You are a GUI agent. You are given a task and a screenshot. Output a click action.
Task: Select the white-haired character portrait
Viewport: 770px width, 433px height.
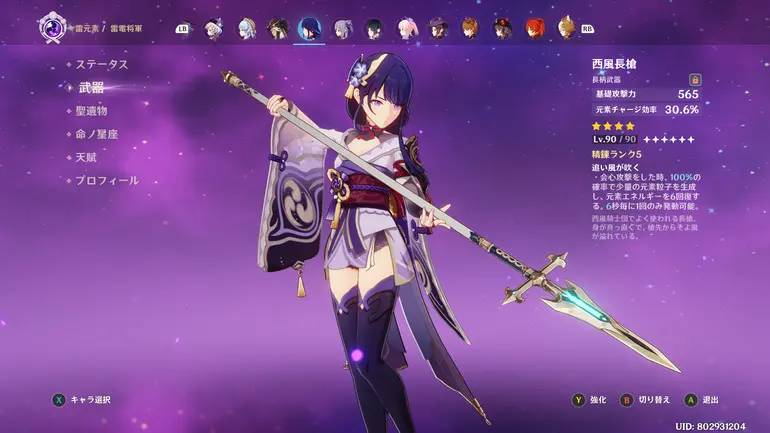point(213,28)
